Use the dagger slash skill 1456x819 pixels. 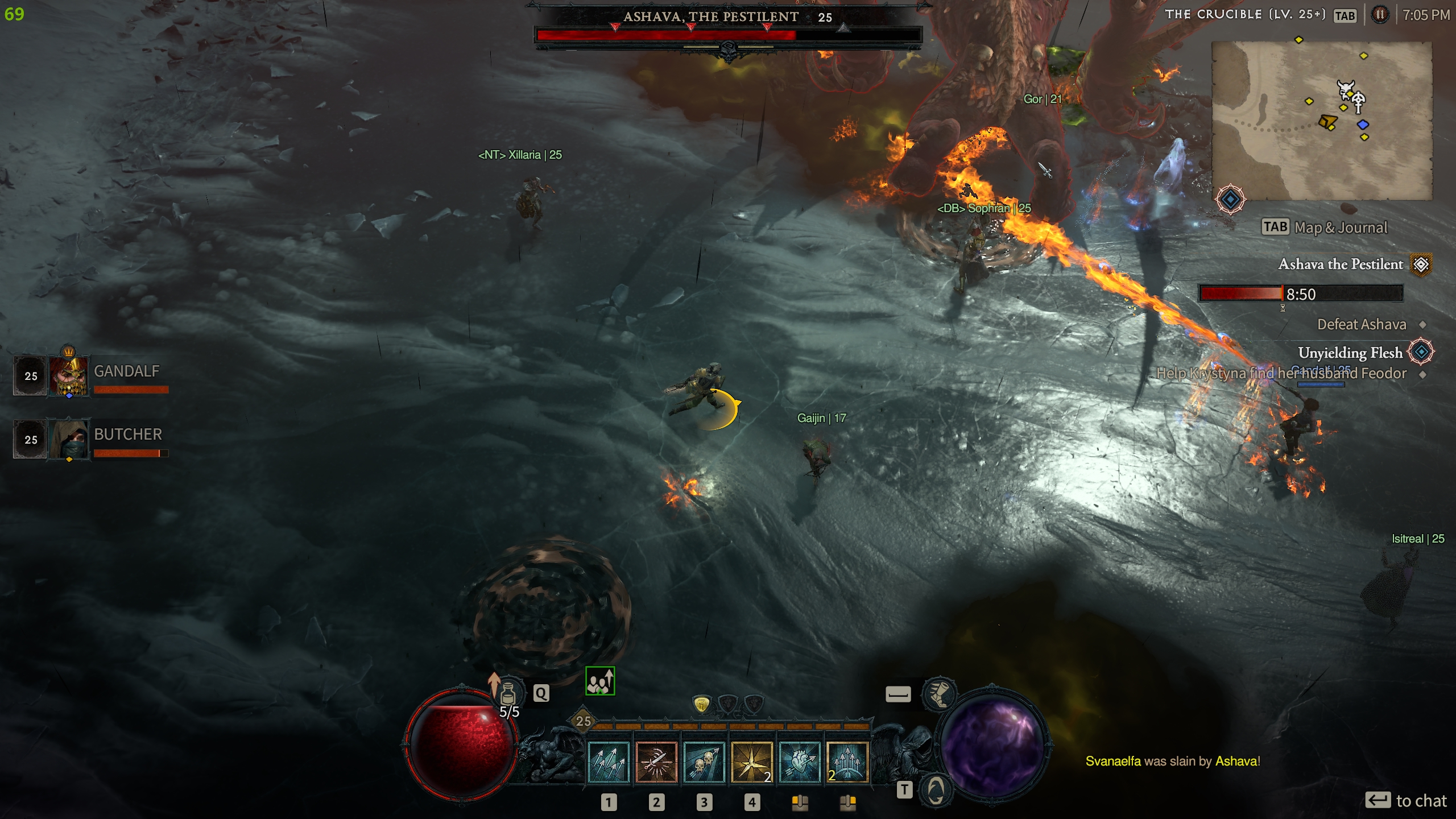[656, 762]
